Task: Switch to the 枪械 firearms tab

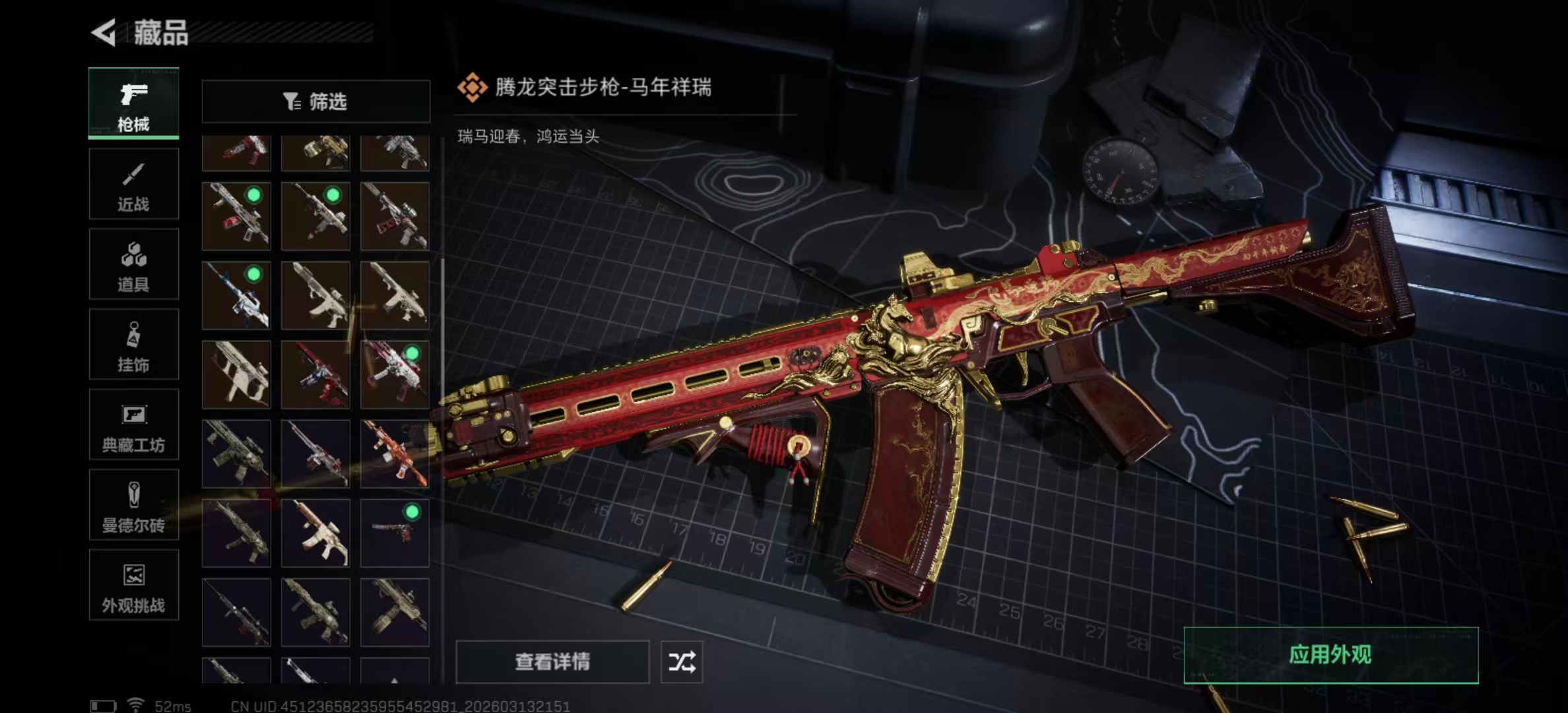Action: [x=133, y=104]
